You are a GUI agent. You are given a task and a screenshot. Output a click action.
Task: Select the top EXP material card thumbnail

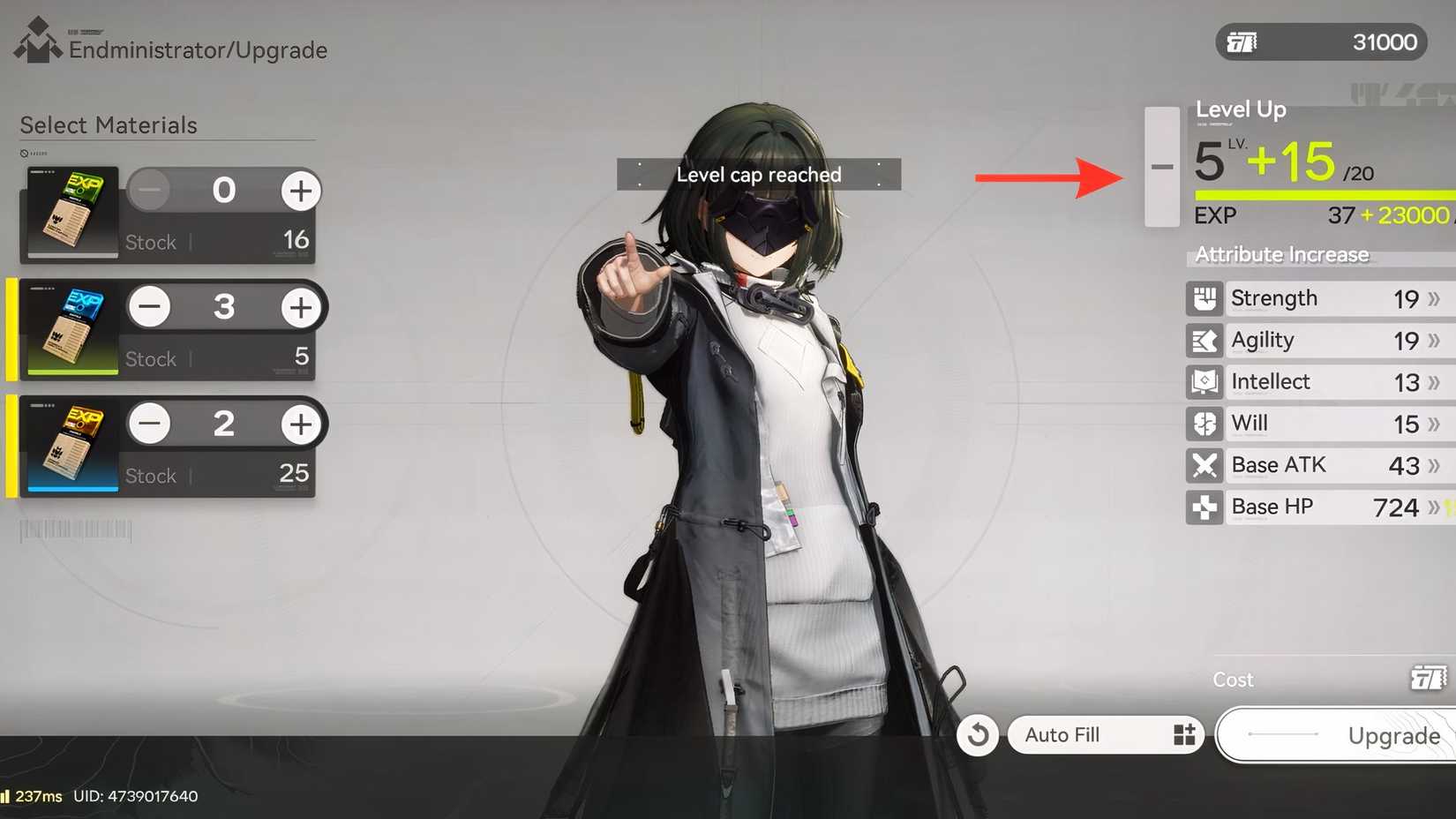pyautogui.click(x=71, y=212)
